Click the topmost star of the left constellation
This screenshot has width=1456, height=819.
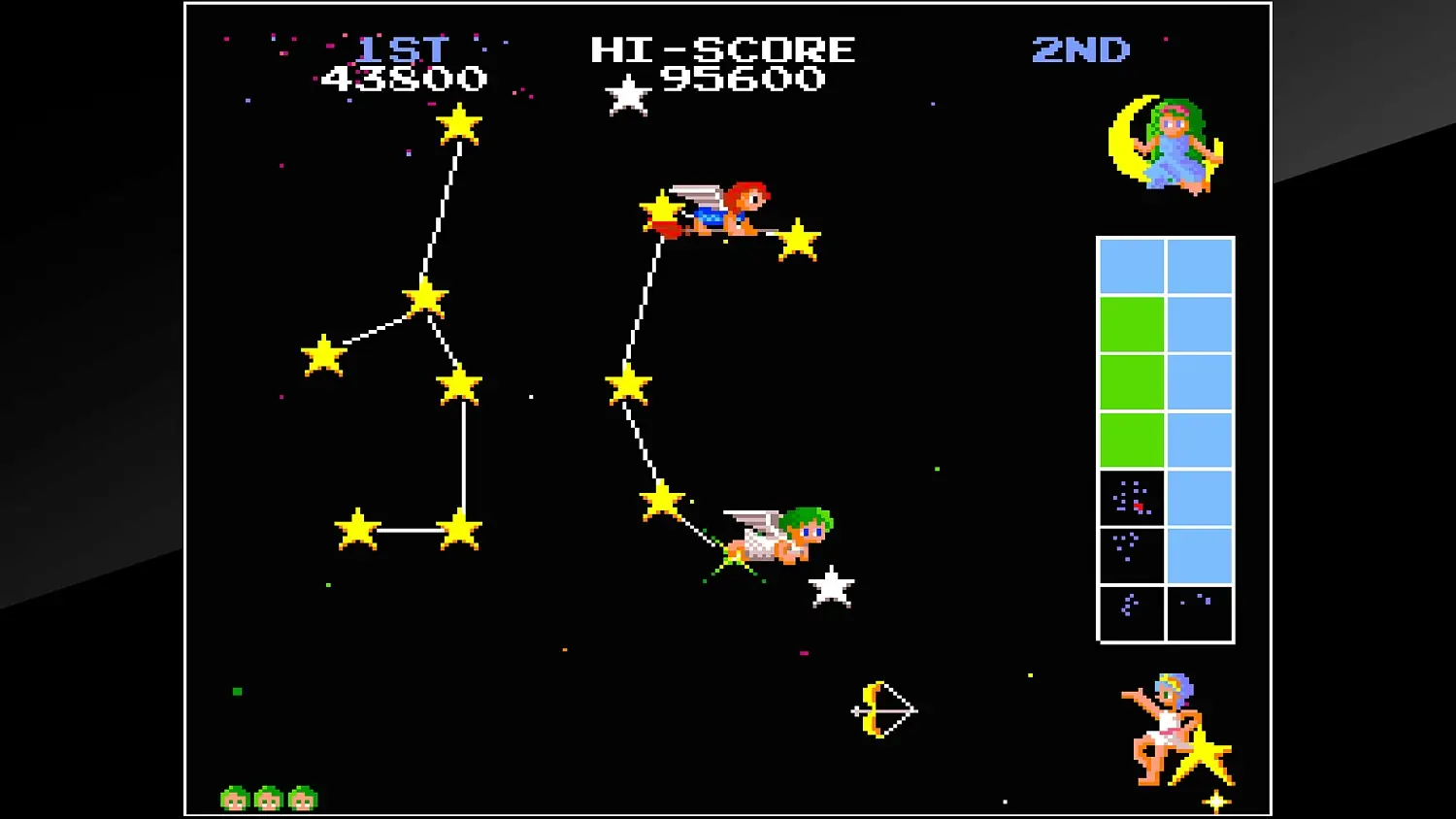tap(461, 126)
